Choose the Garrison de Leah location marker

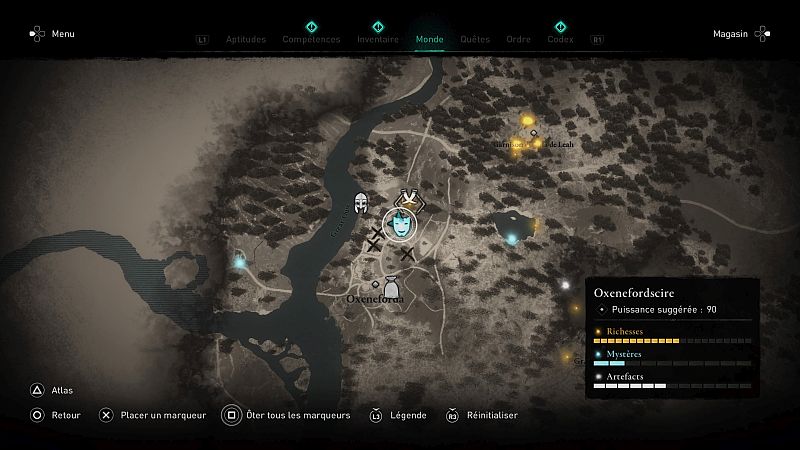pos(534,134)
